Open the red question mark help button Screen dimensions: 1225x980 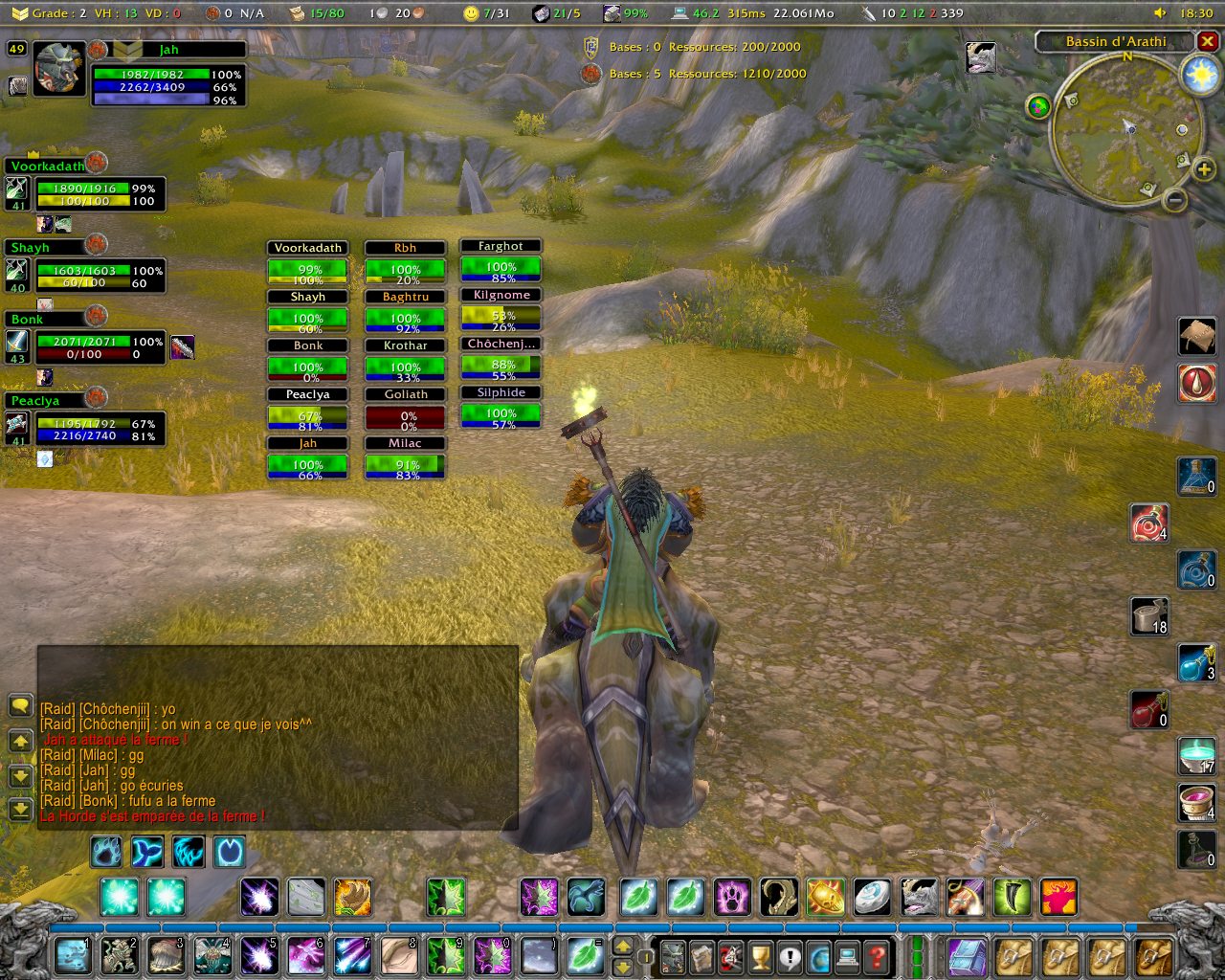point(876,955)
